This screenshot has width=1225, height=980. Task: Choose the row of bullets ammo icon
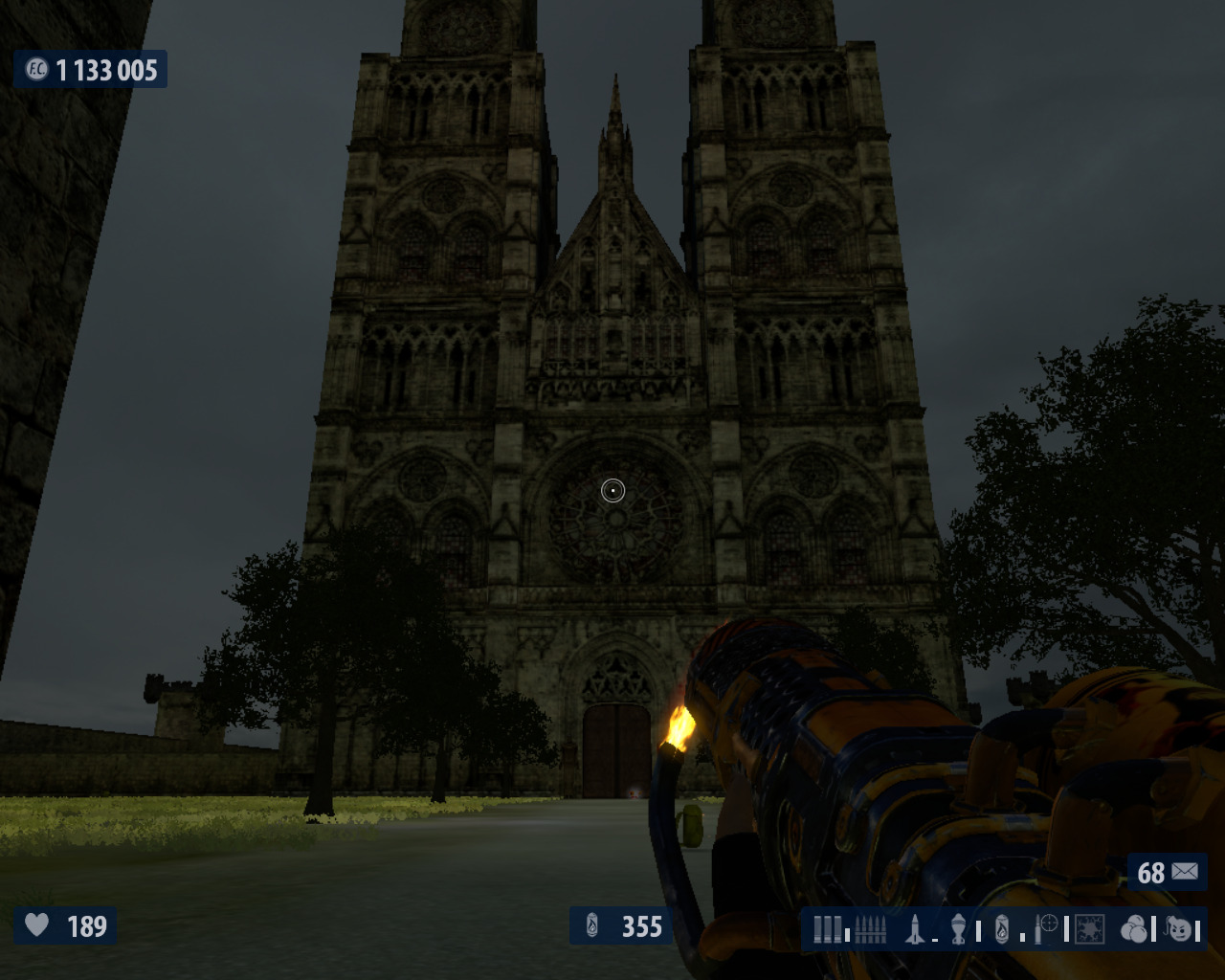[x=870, y=928]
